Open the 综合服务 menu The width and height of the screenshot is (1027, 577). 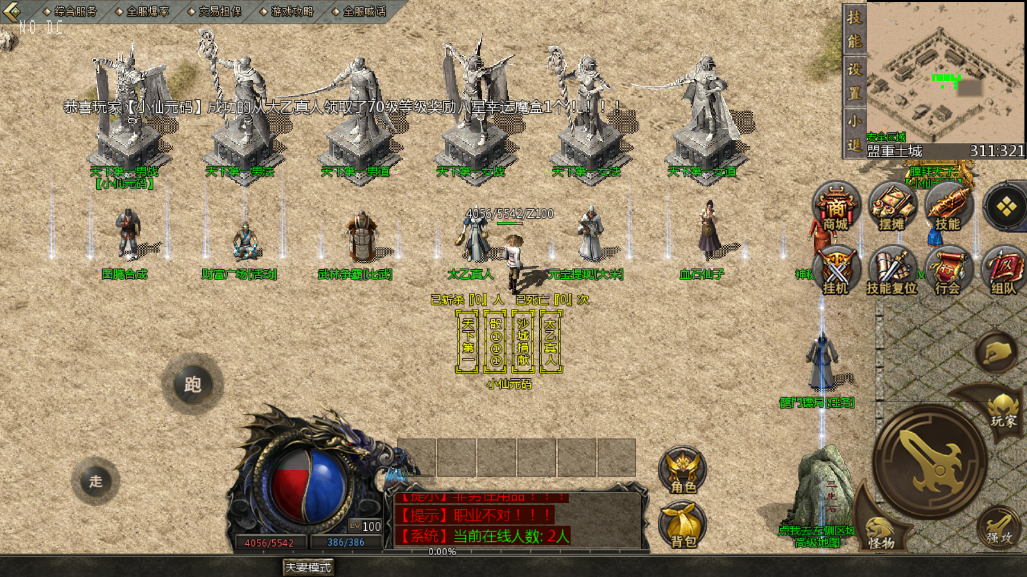tap(72, 12)
